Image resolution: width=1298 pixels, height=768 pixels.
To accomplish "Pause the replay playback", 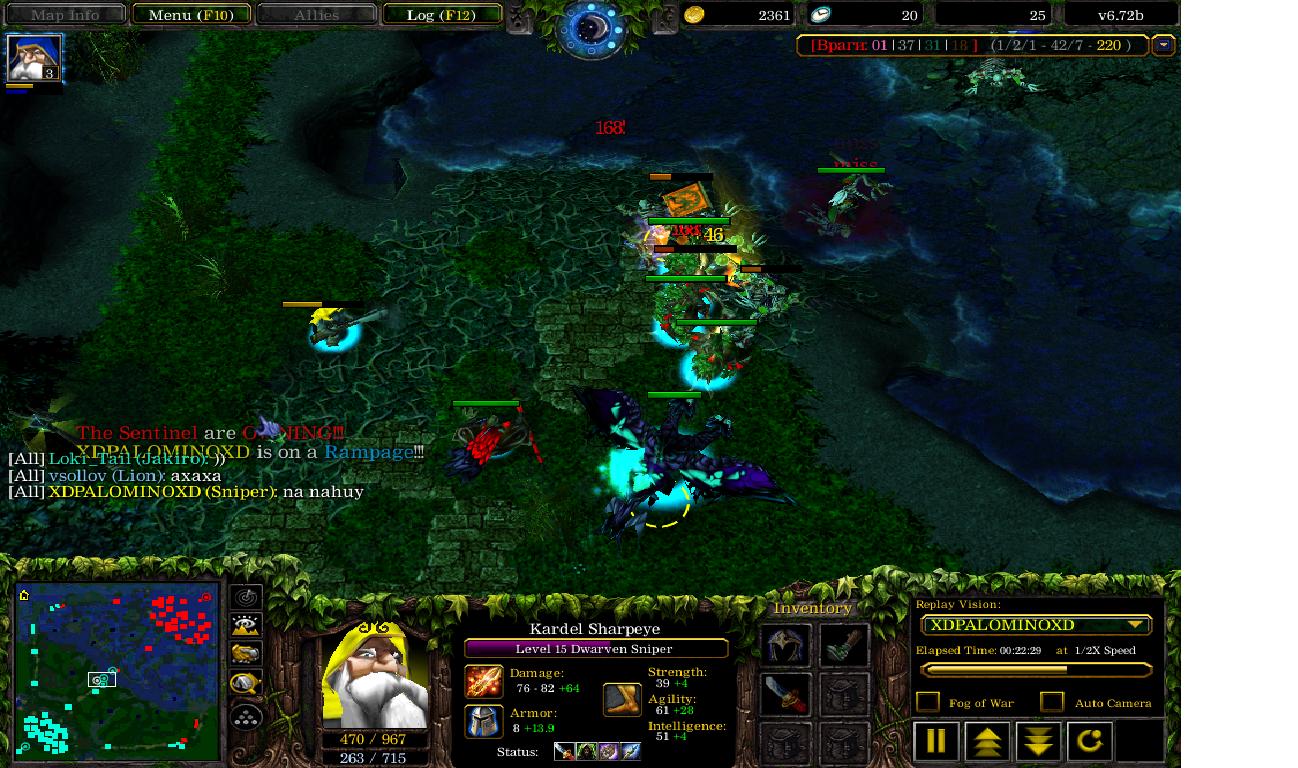I will 935,742.
